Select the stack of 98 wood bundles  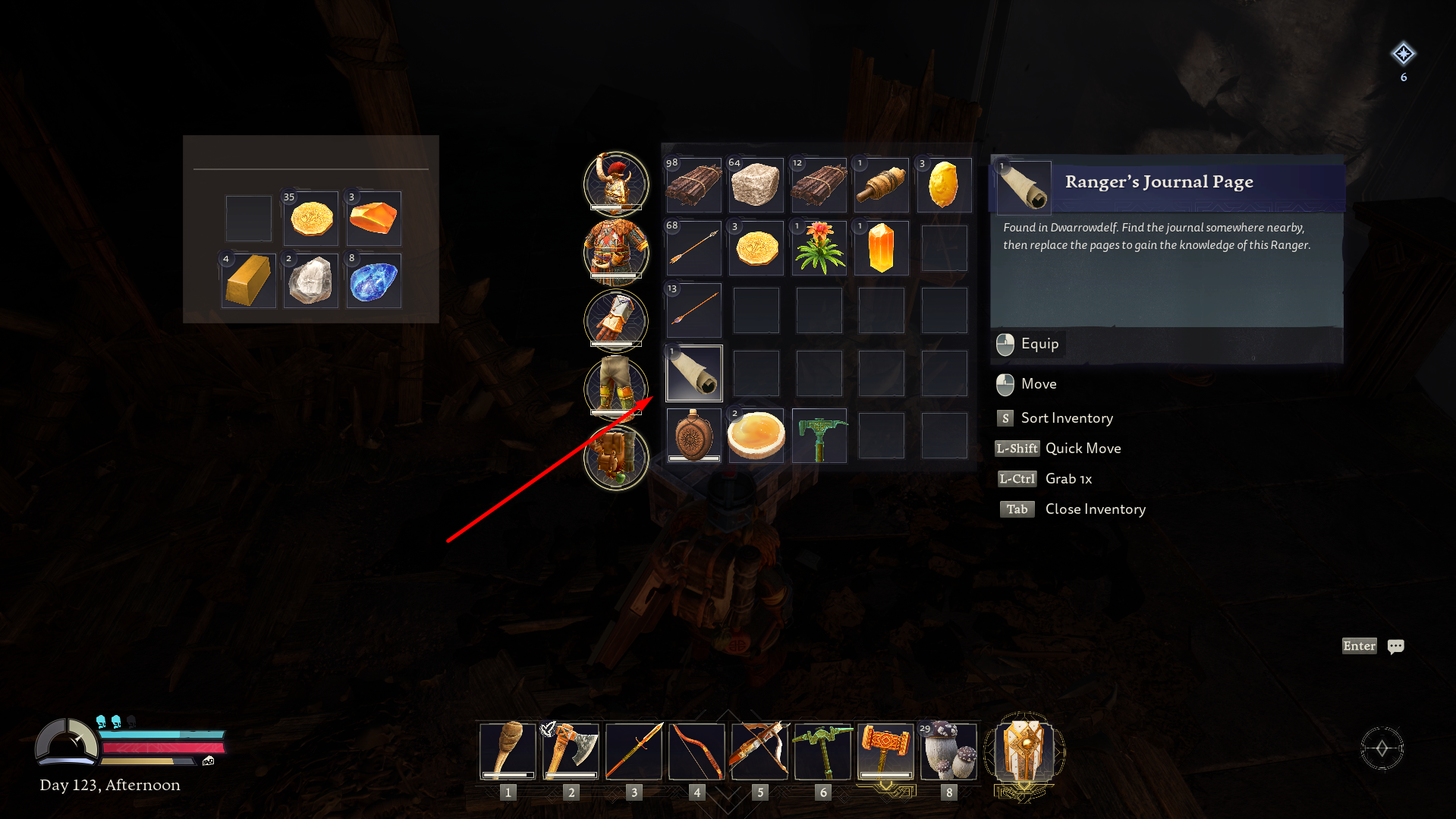pyautogui.click(x=693, y=184)
